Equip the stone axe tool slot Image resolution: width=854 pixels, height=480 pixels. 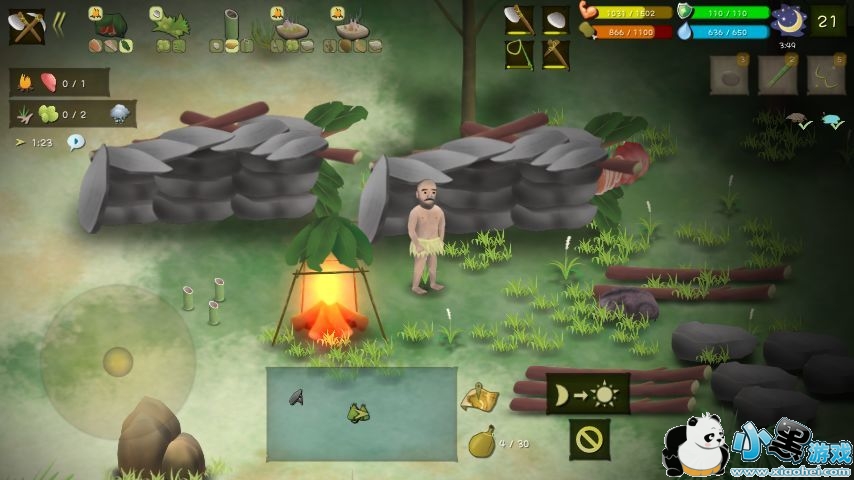point(519,20)
